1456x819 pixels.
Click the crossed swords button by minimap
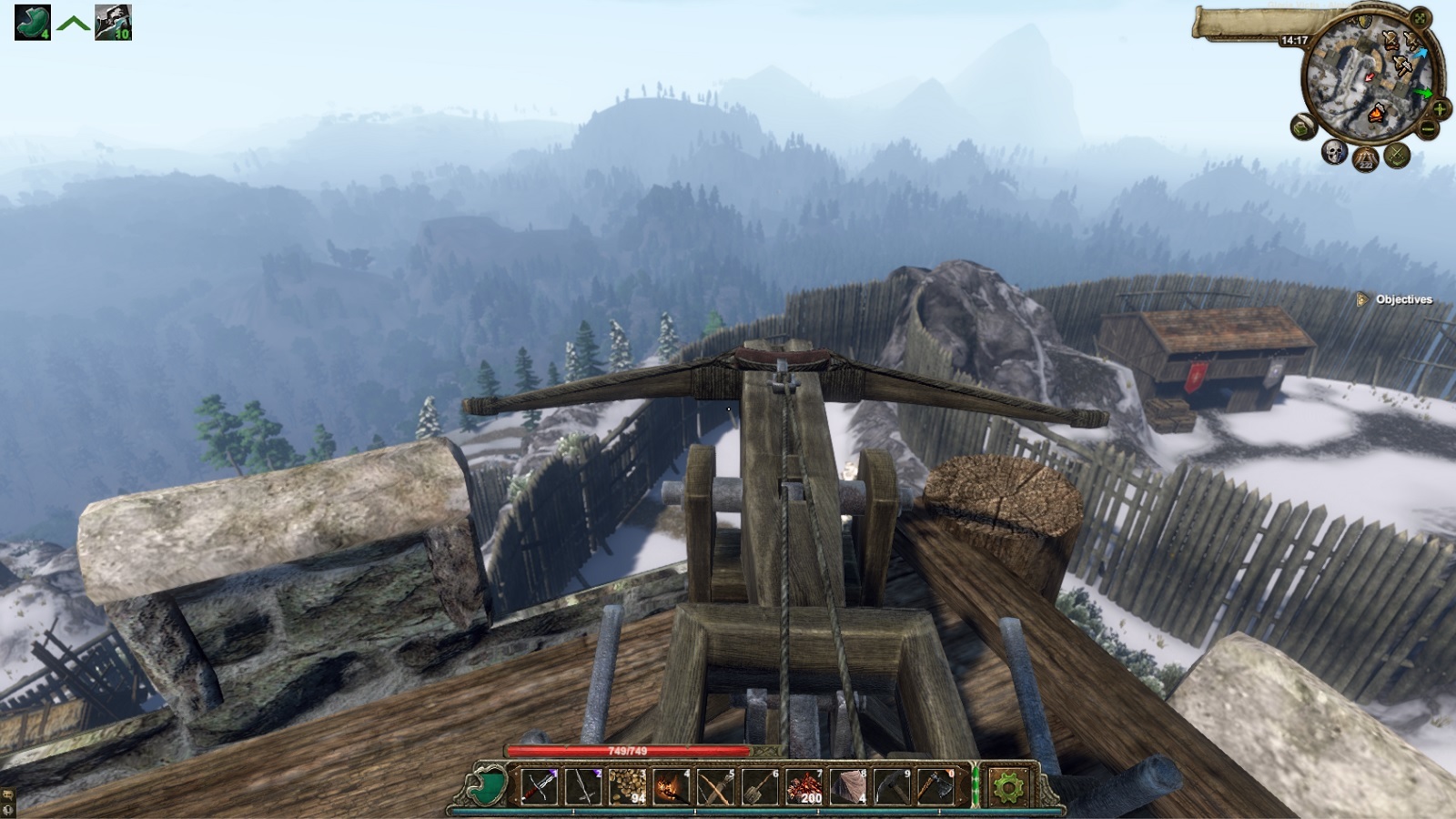1396,156
